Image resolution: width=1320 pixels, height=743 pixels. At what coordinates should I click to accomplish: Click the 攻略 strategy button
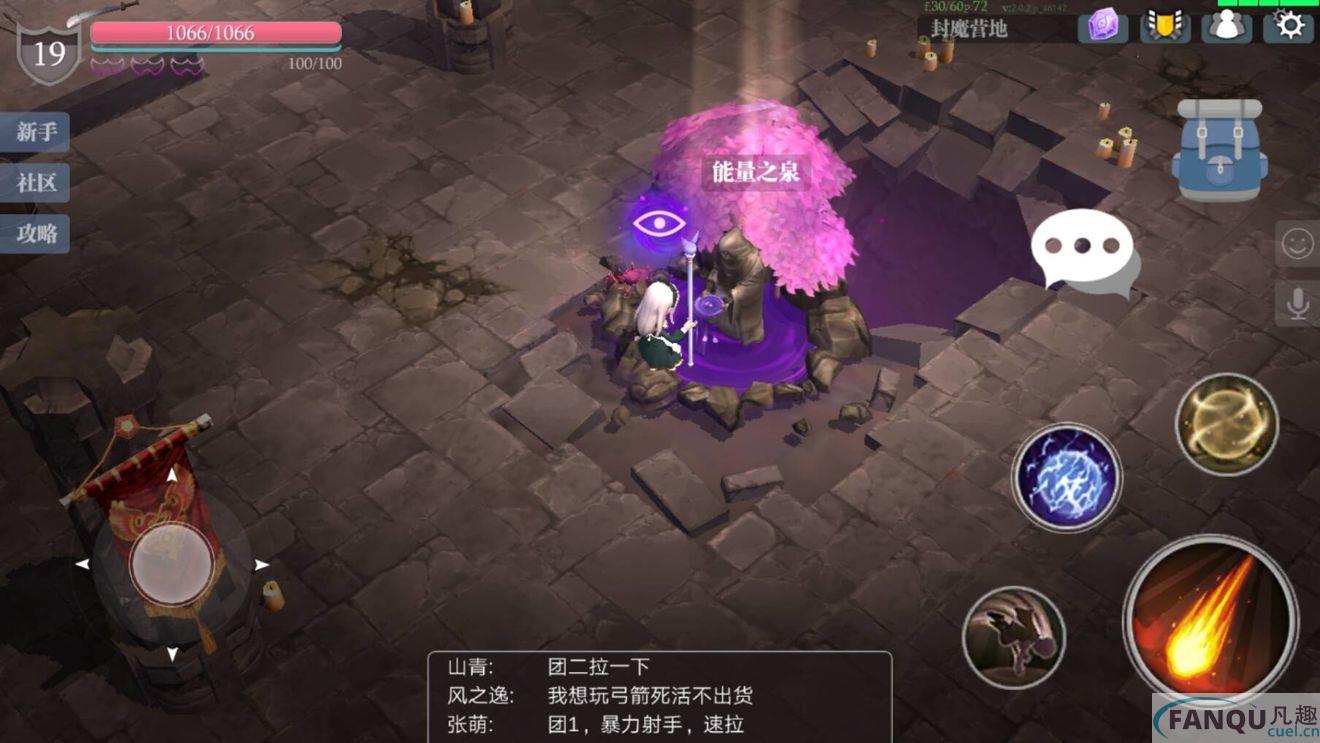coord(35,234)
